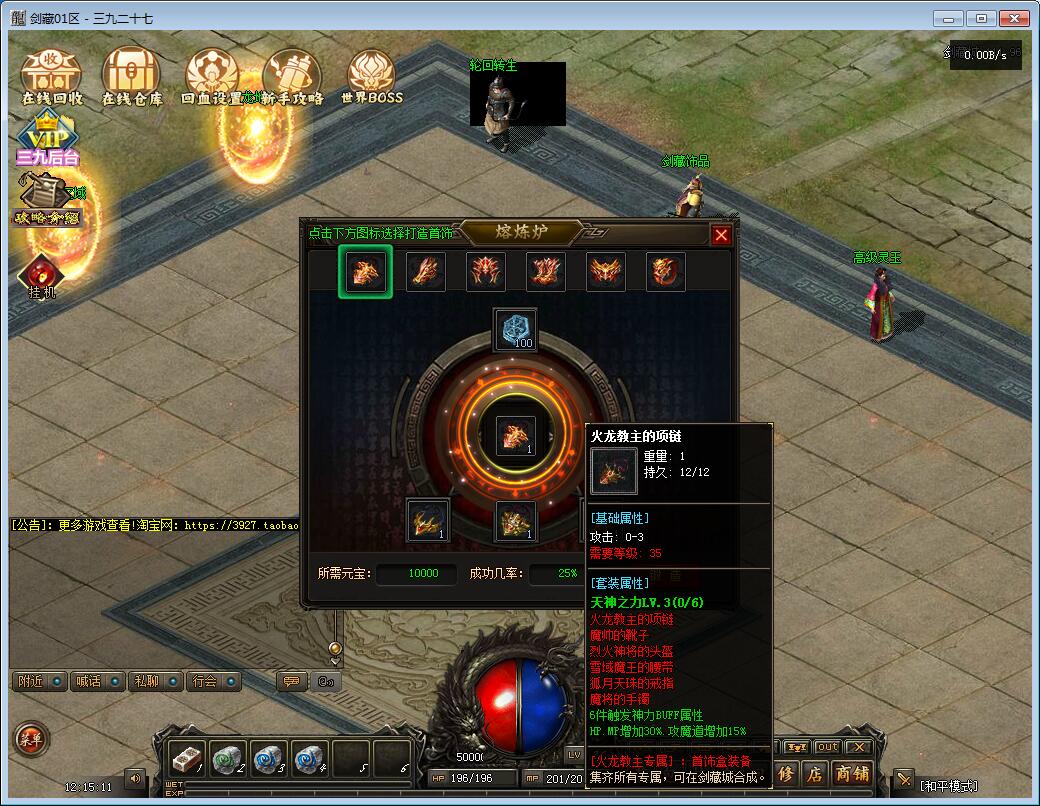Open the 商铺 shop button
The height and width of the screenshot is (806, 1040).
pyautogui.click(x=852, y=774)
